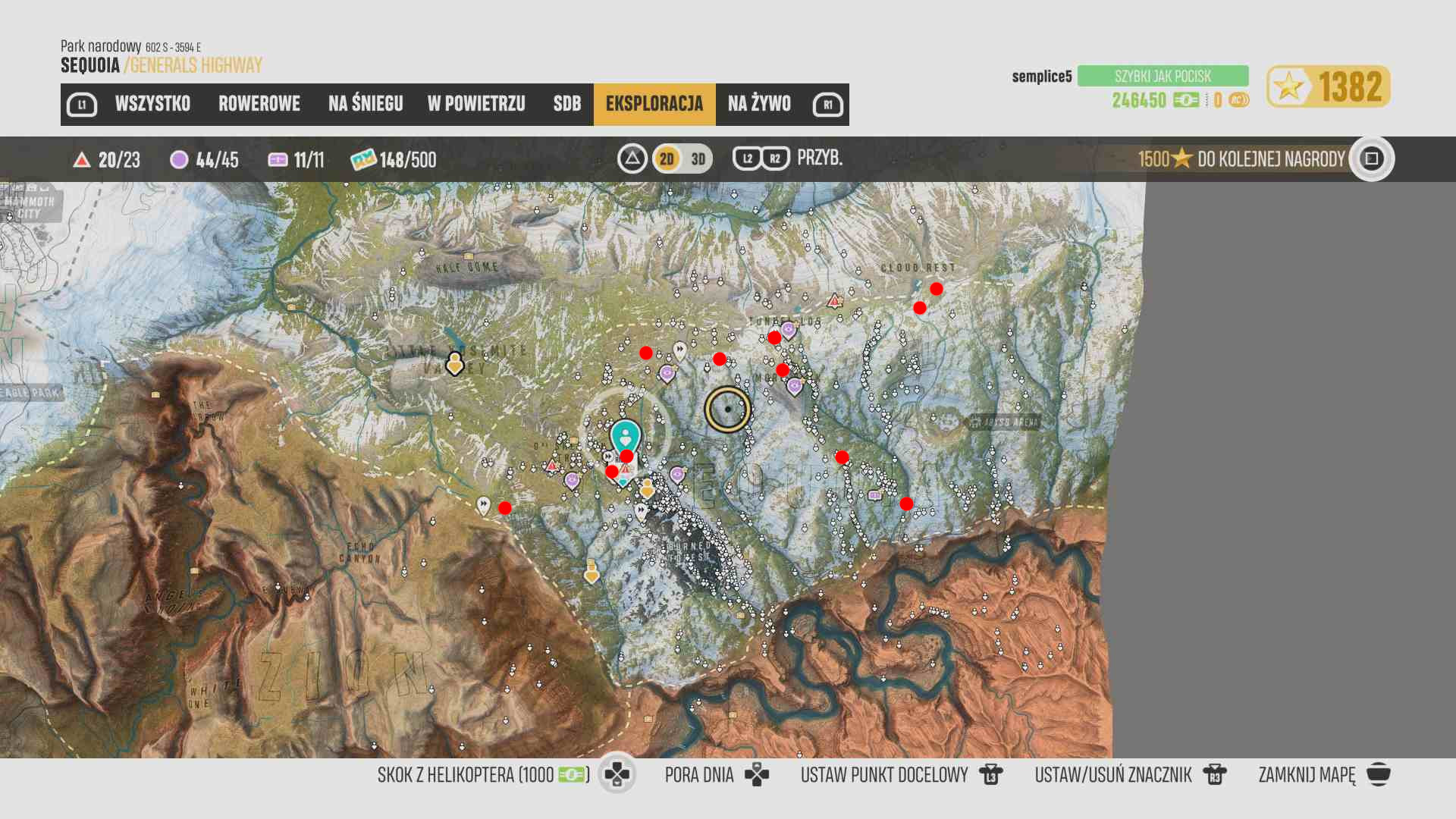Click the yellow marker at Yosemite Valley
Image resolution: width=1456 pixels, height=819 pixels.
pos(455,364)
